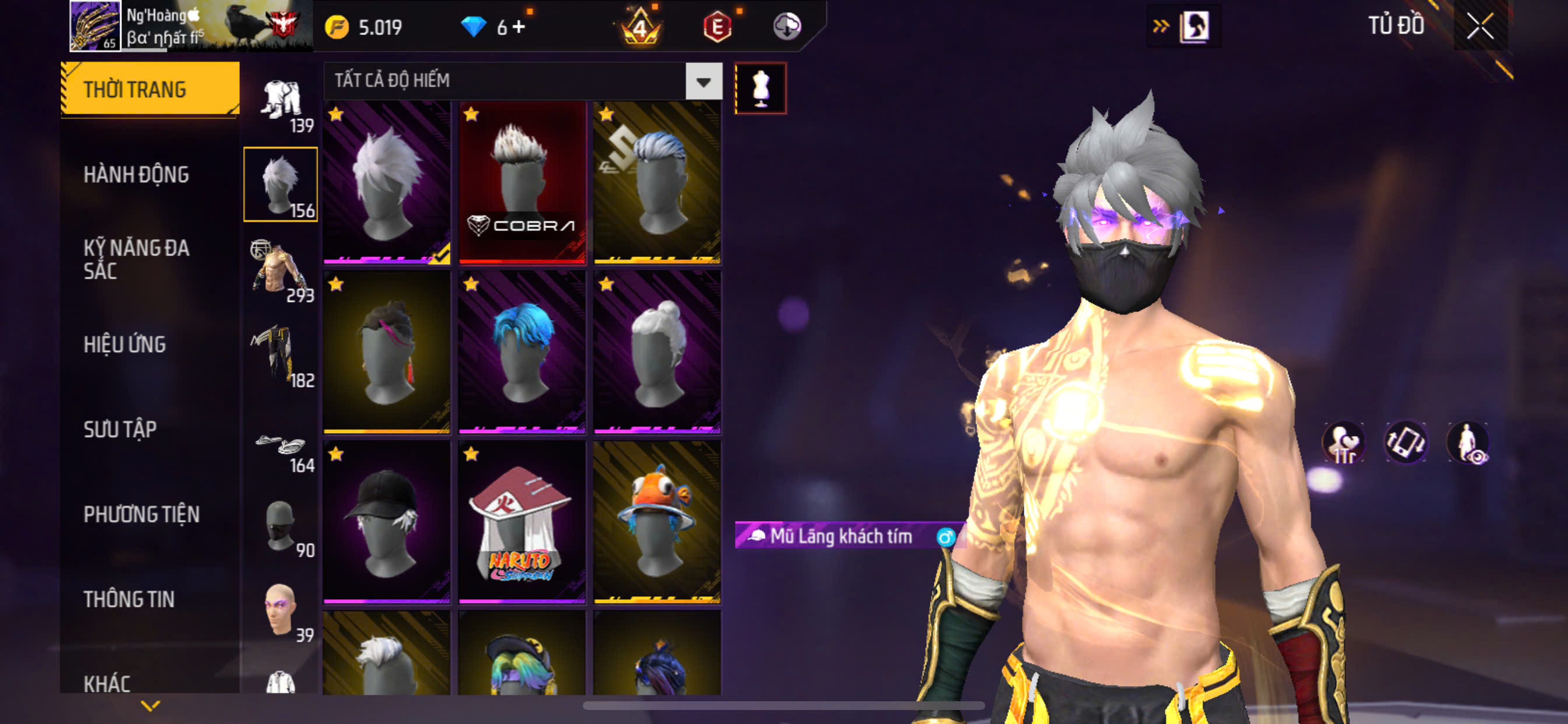
Task: Open the Thời Trang tab
Action: (150, 89)
